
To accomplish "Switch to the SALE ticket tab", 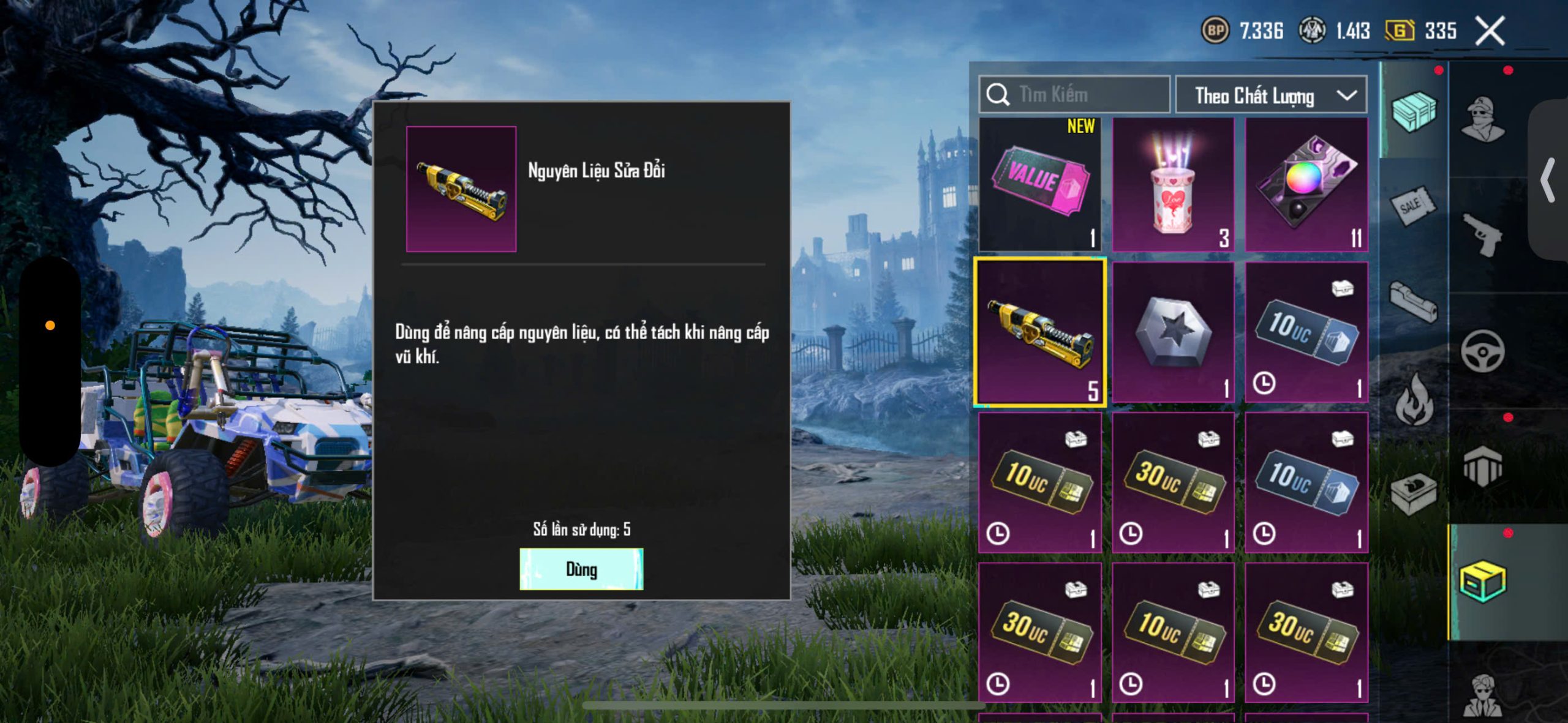I will (x=1412, y=206).
